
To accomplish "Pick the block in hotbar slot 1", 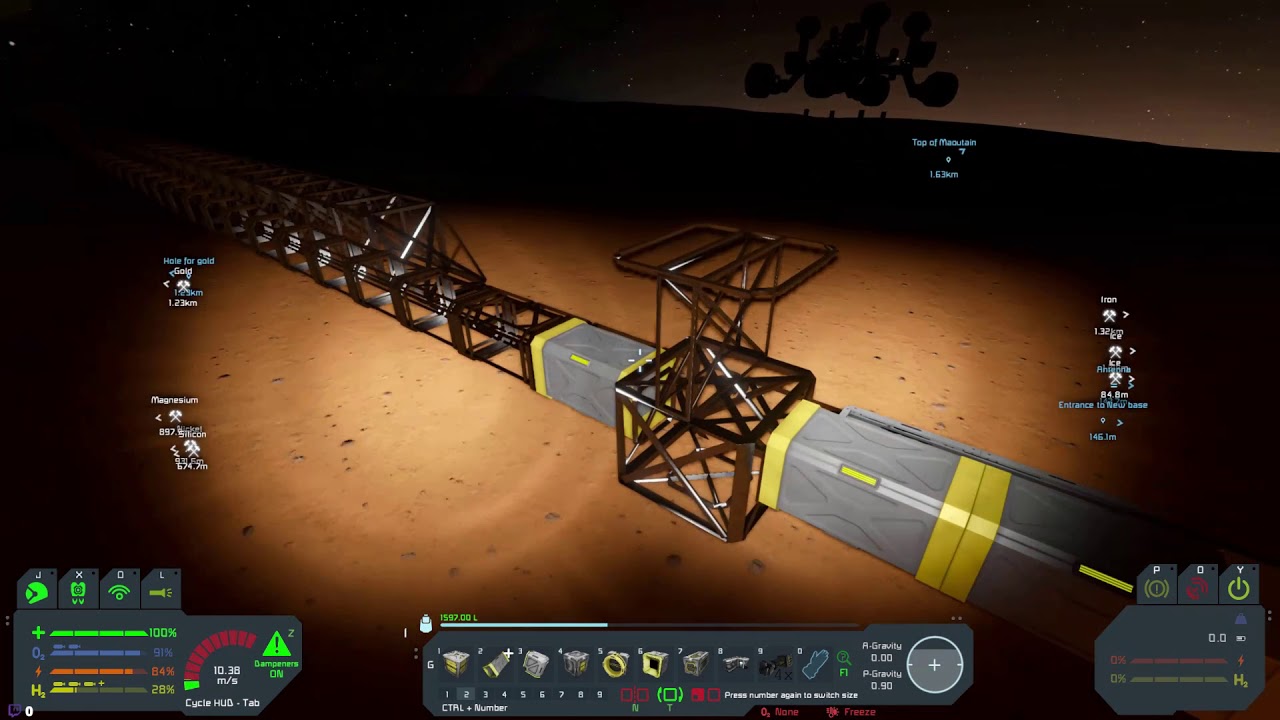I will click(x=456, y=663).
